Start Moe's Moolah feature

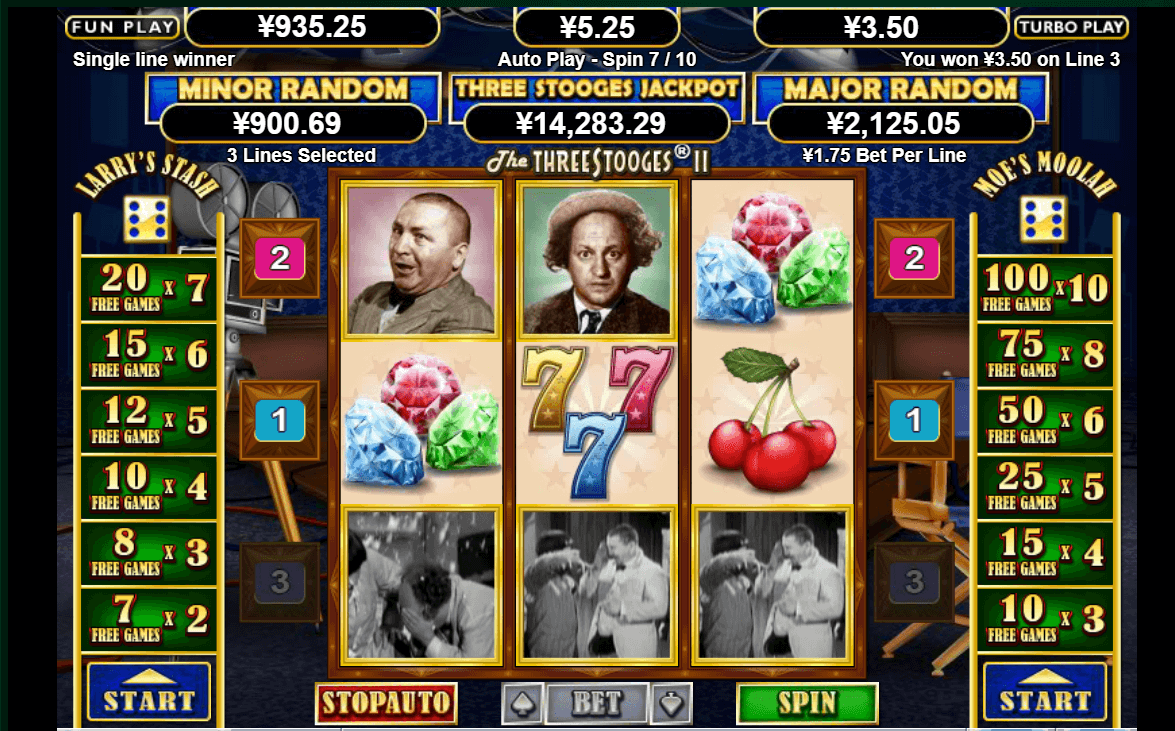tap(1045, 692)
